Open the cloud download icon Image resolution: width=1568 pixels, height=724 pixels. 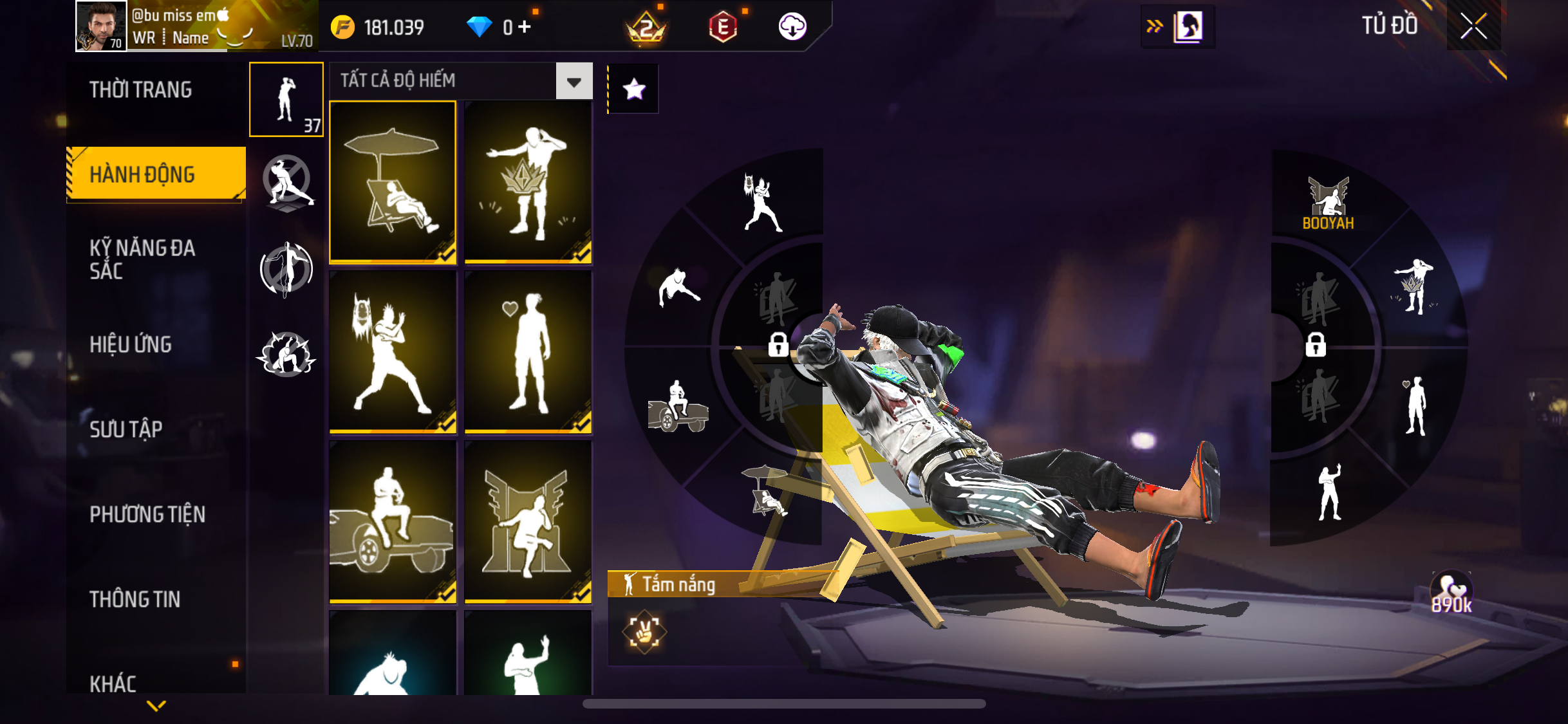click(792, 27)
